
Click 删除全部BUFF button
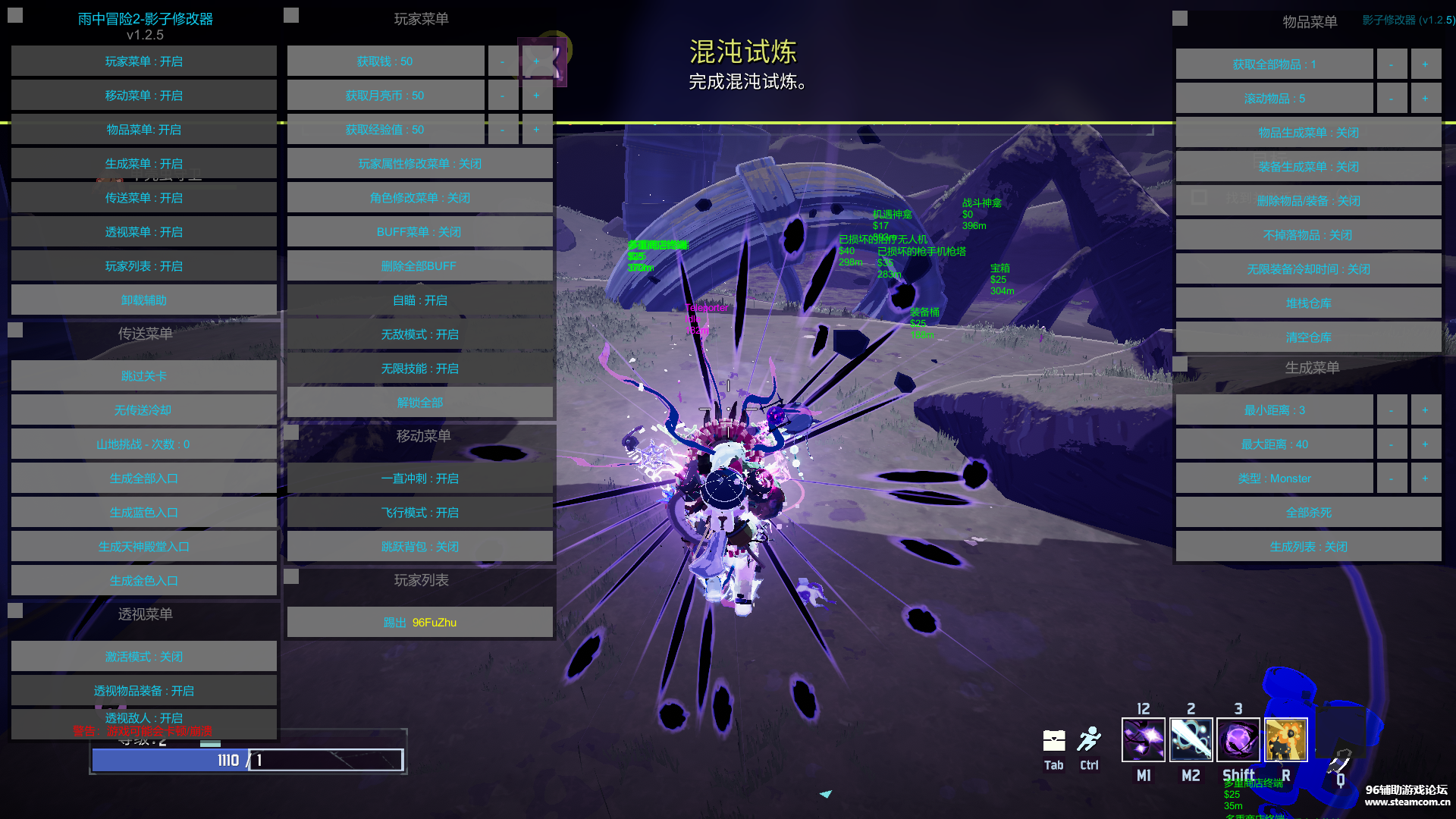[x=419, y=266]
